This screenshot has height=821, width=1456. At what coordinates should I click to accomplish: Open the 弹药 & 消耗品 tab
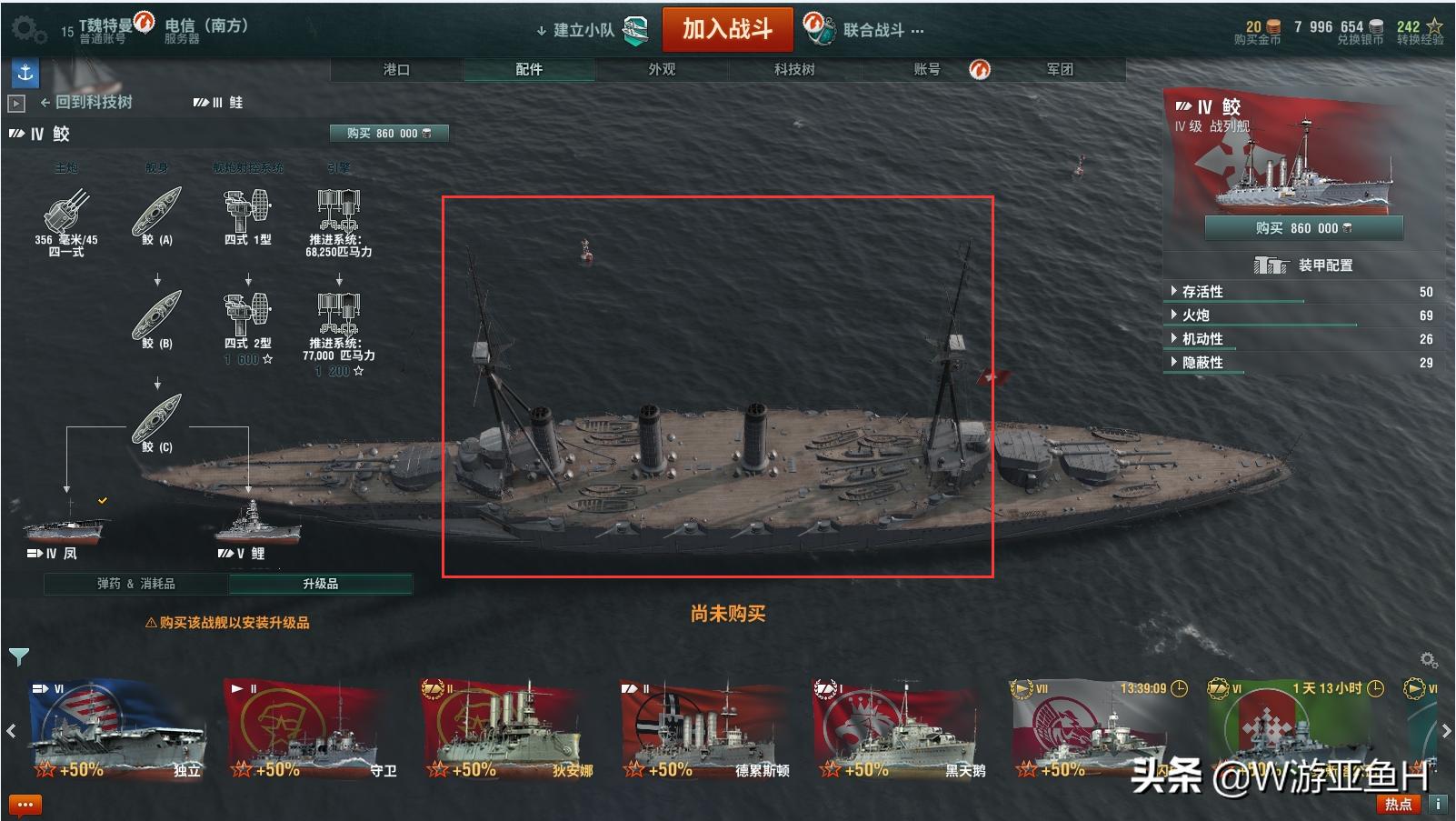tap(136, 584)
